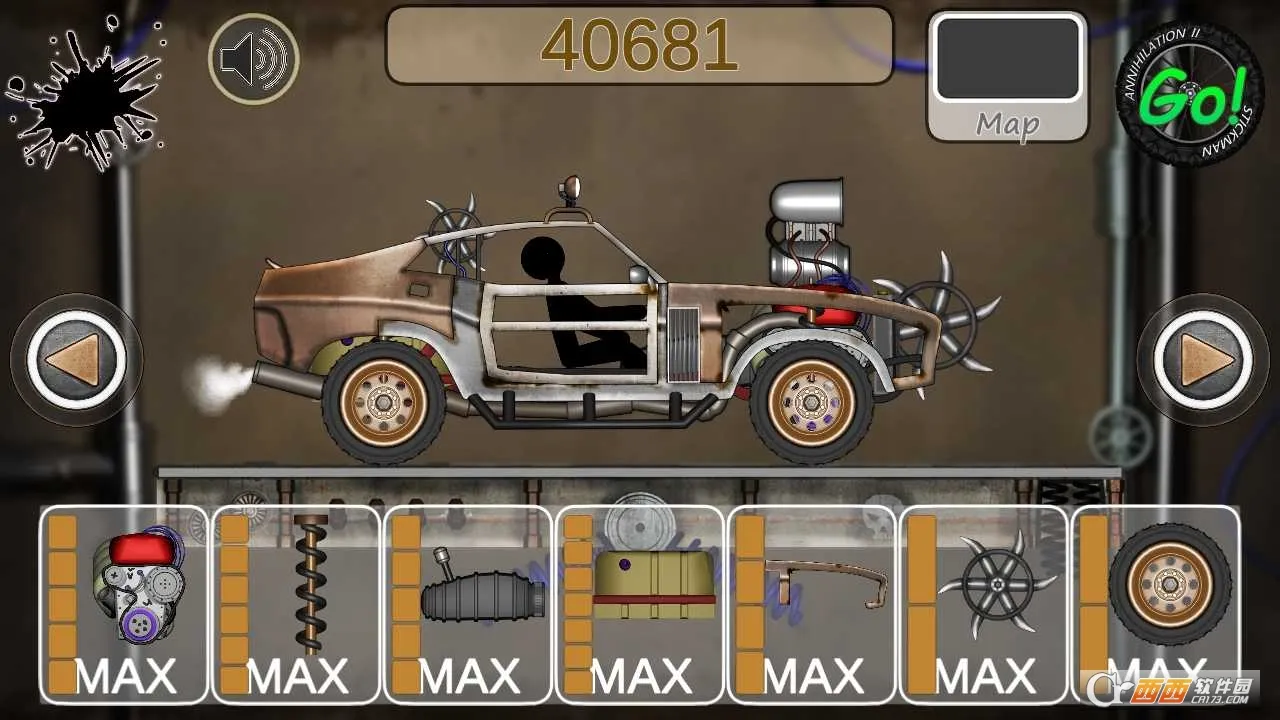Toggle the speaker volume control
Viewport: 1280px width, 720px height.
[x=255, y=58]
